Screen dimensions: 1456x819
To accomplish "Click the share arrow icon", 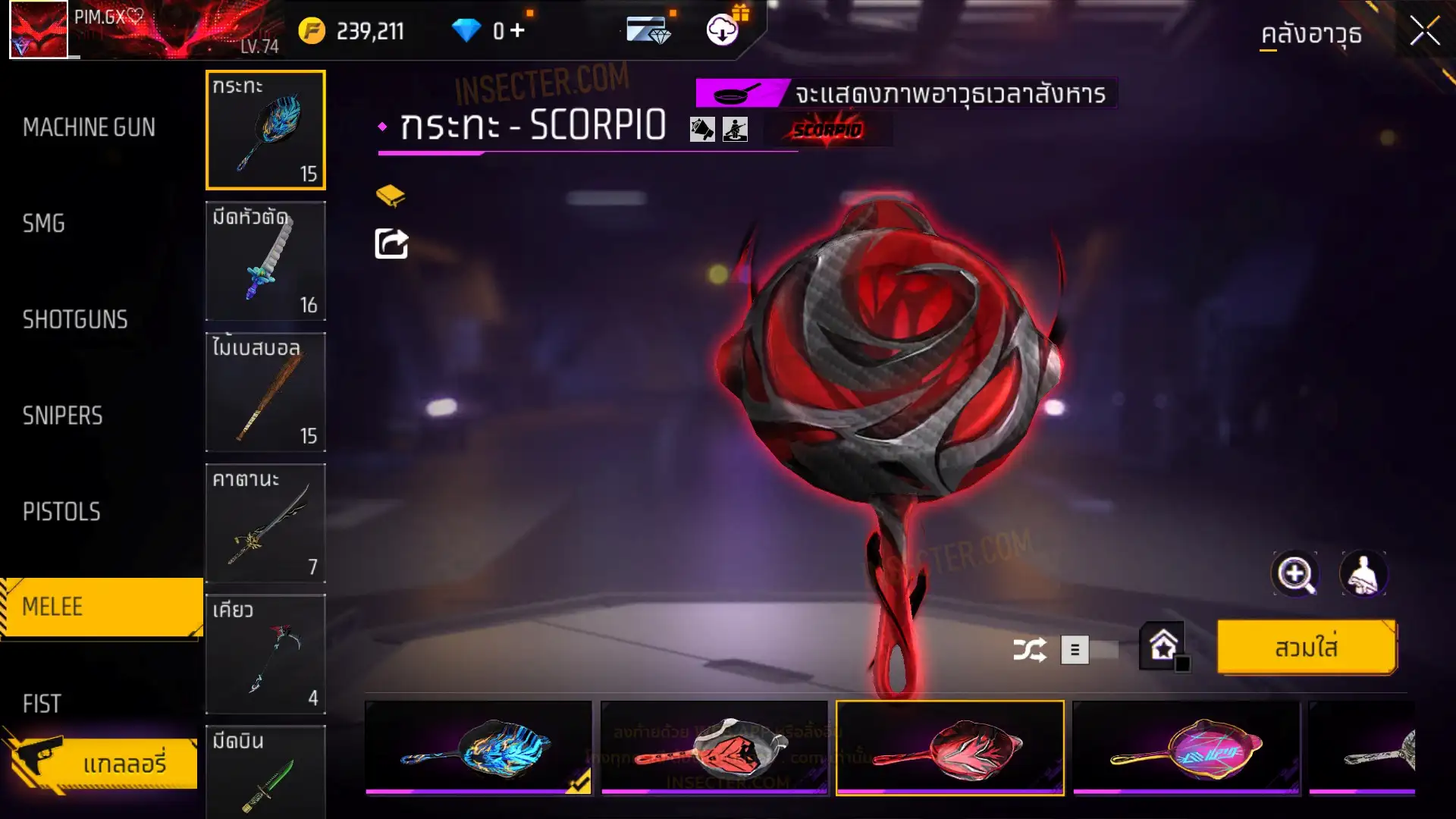I will [x=391, y=244].
